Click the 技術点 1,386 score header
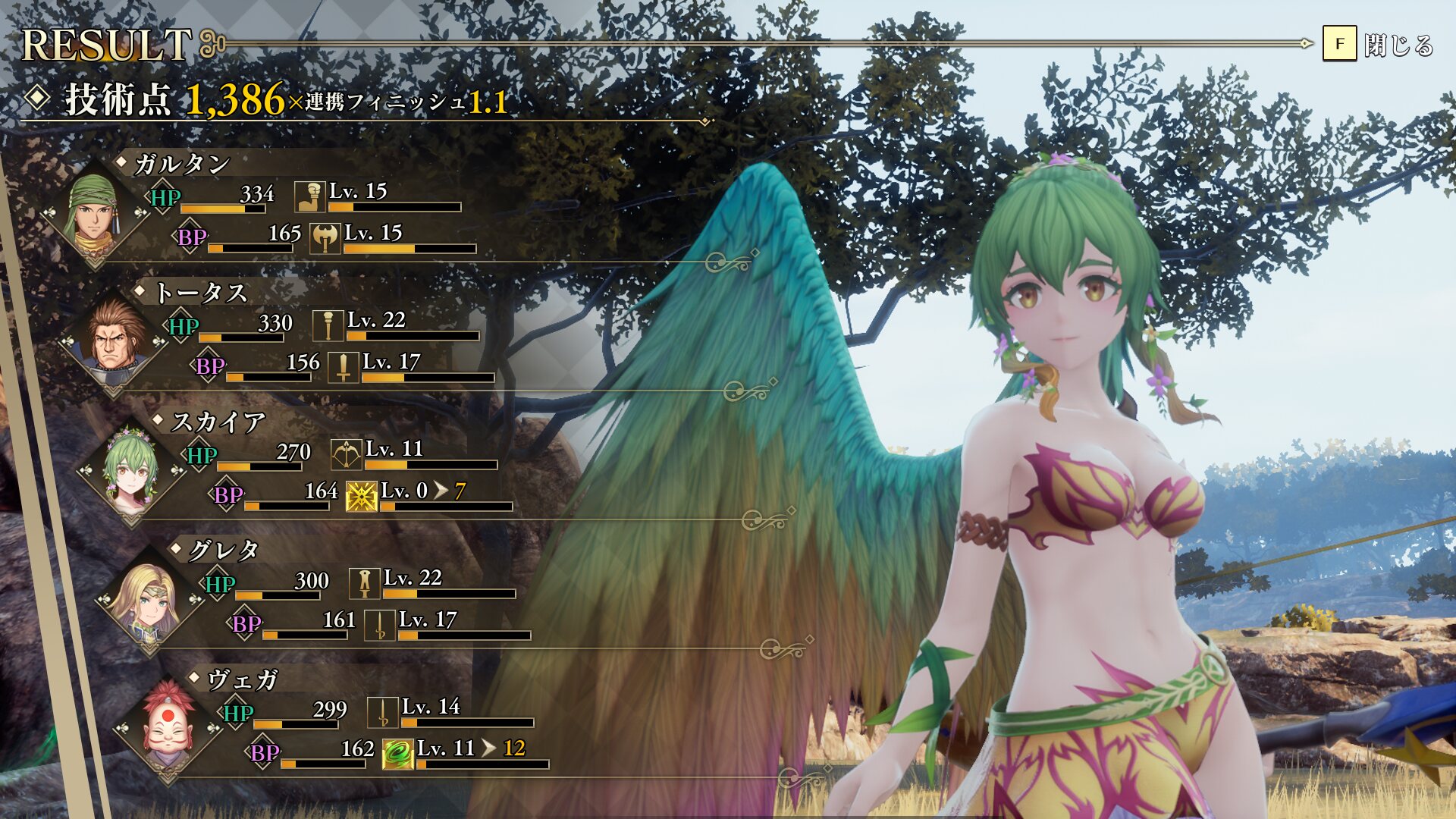Screen dimensions: 1456x819 [x=174, y=100]
